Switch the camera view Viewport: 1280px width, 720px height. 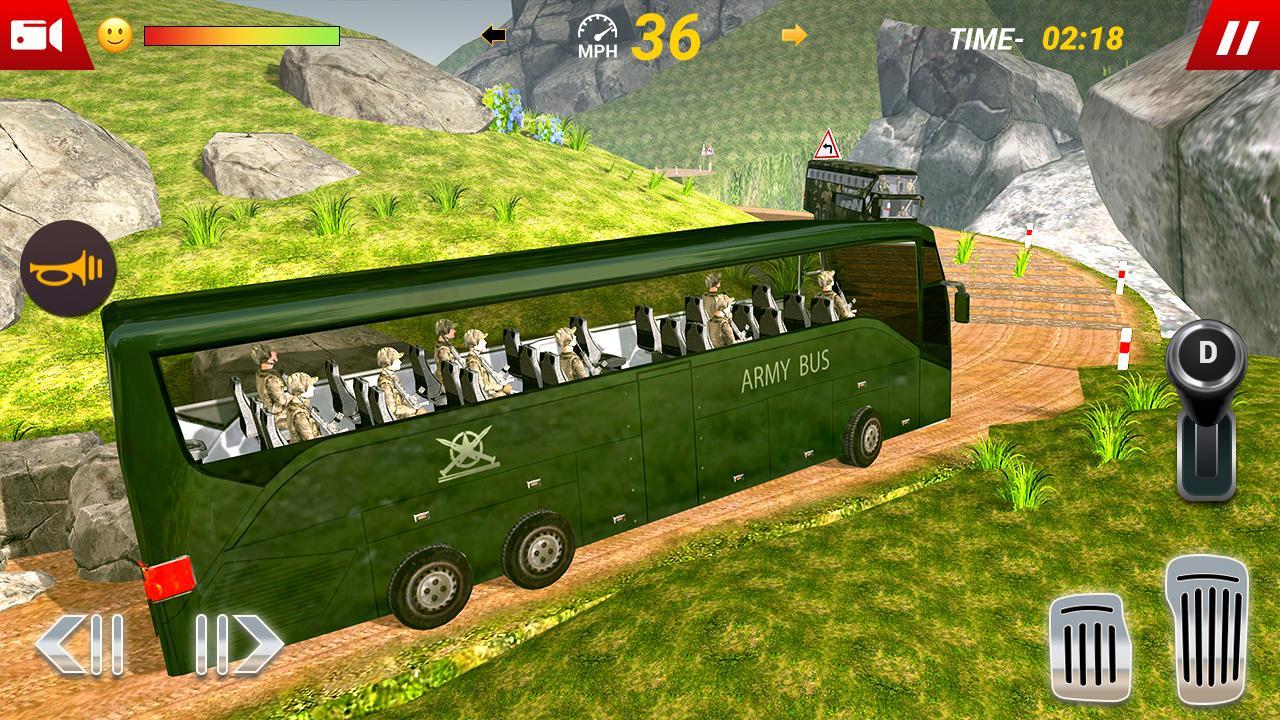(x=37, y=36)
